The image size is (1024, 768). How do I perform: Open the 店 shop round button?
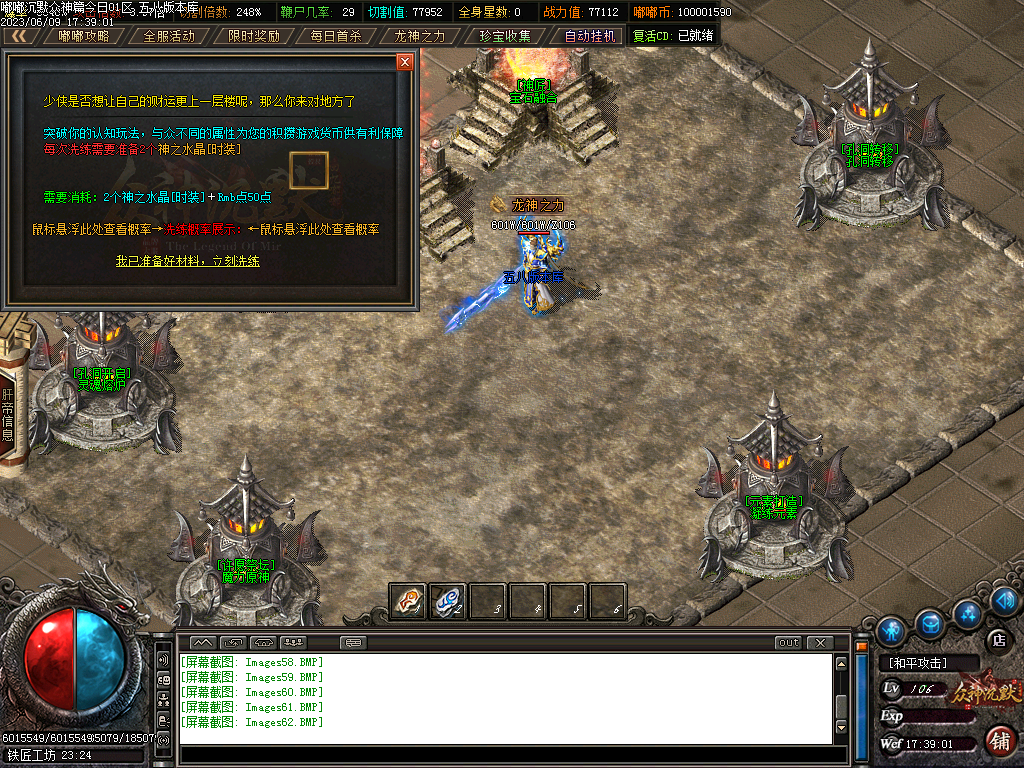[x=996, y=639]
